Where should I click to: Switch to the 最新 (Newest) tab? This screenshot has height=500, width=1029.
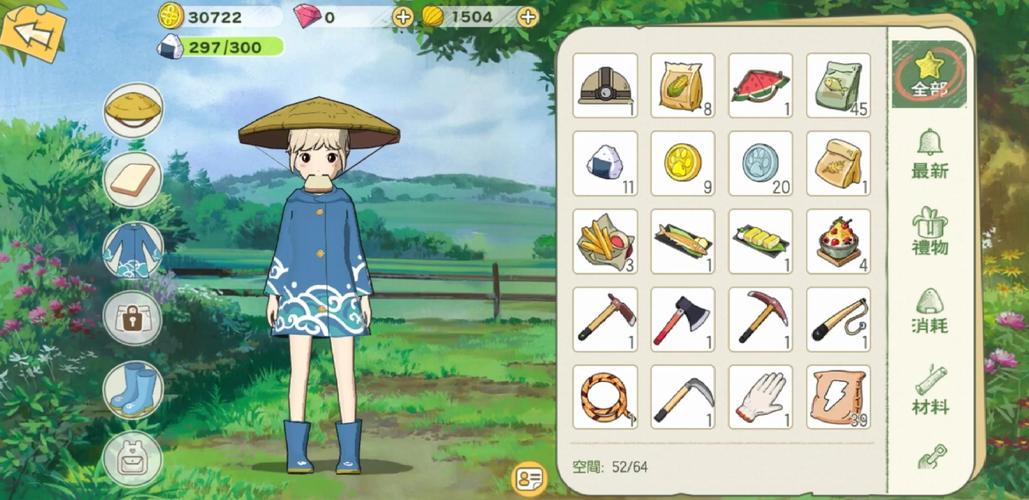[929, 155]
